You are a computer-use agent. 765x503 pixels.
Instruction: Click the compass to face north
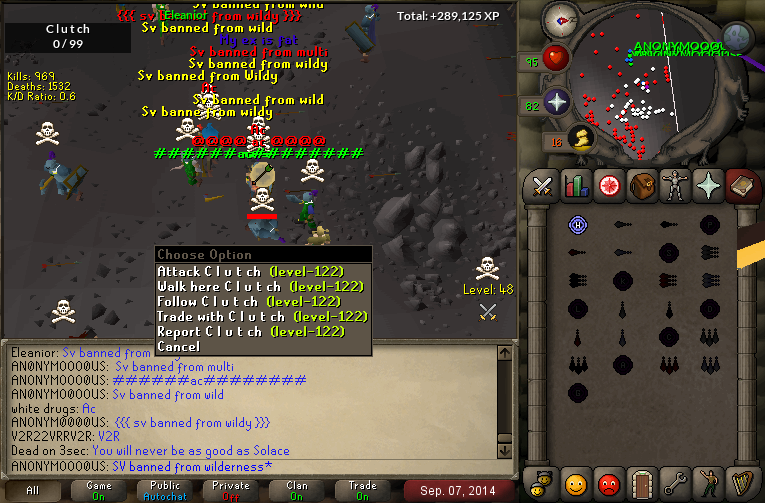tap(561, 20)
